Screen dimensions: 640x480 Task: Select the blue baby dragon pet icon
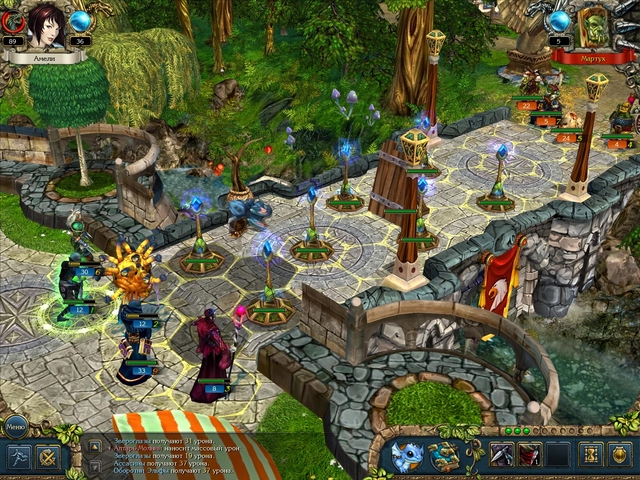point(408,456)
